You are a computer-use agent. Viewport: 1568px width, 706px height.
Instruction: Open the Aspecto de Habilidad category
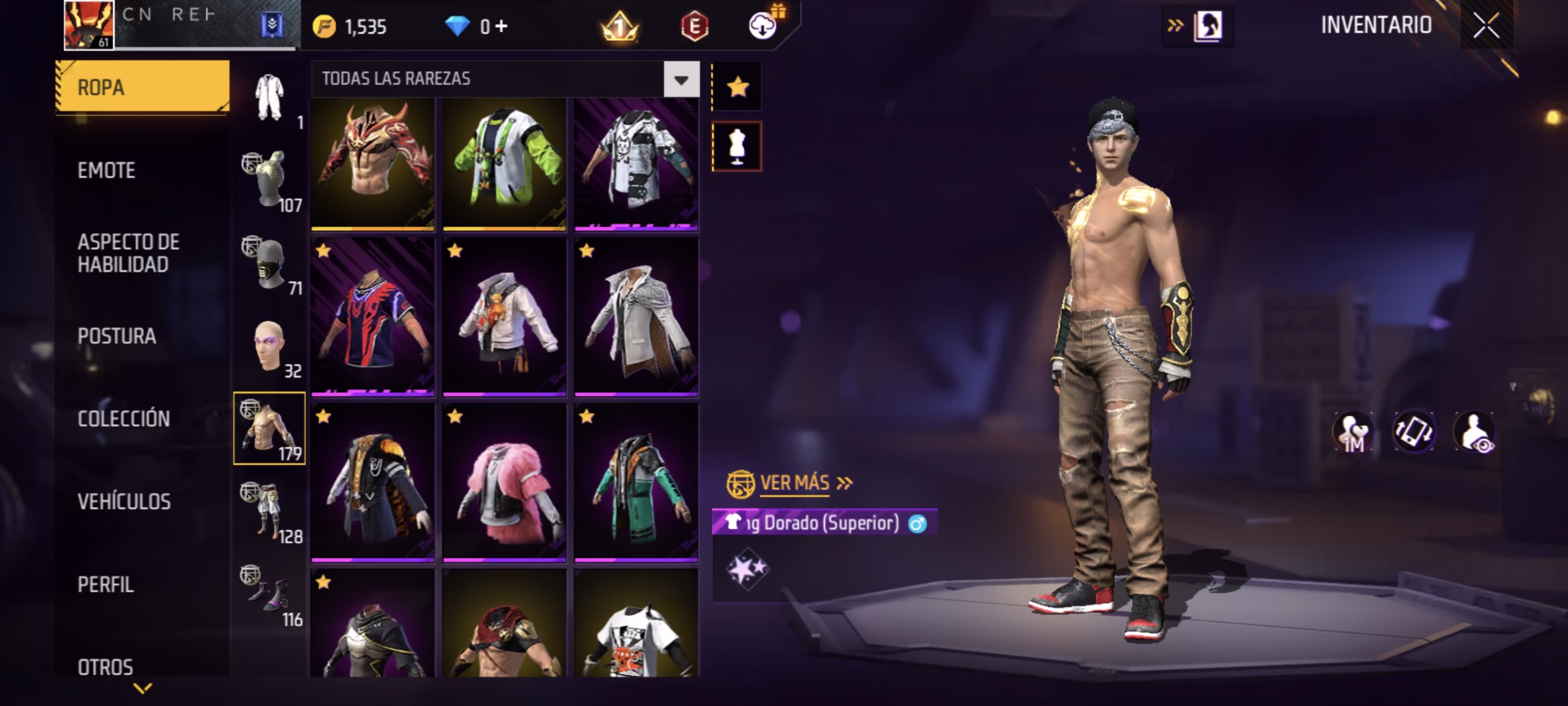[x=128, y=253]
